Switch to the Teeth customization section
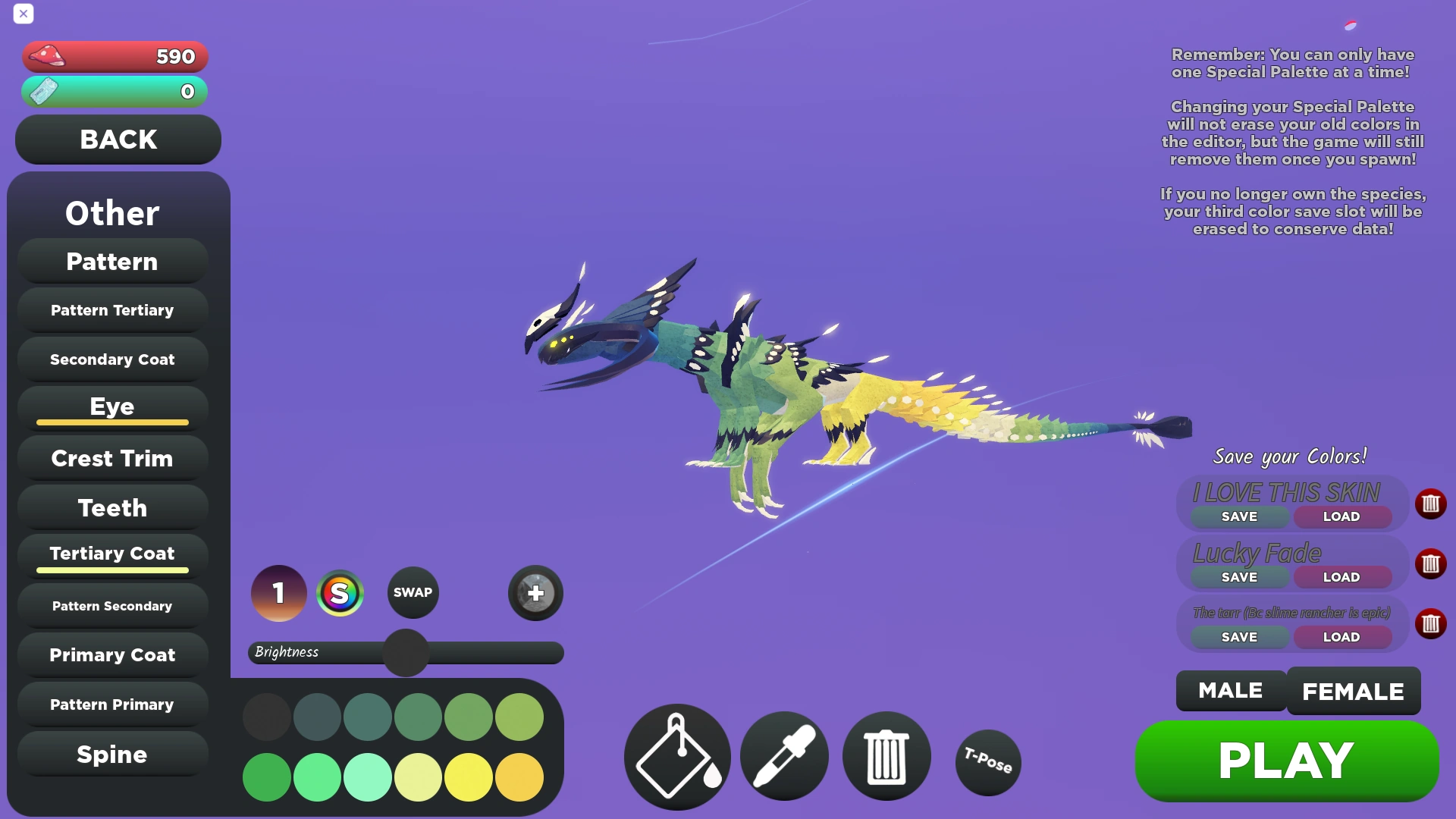This screenshot has height=819, width=1456. point(111,507)
